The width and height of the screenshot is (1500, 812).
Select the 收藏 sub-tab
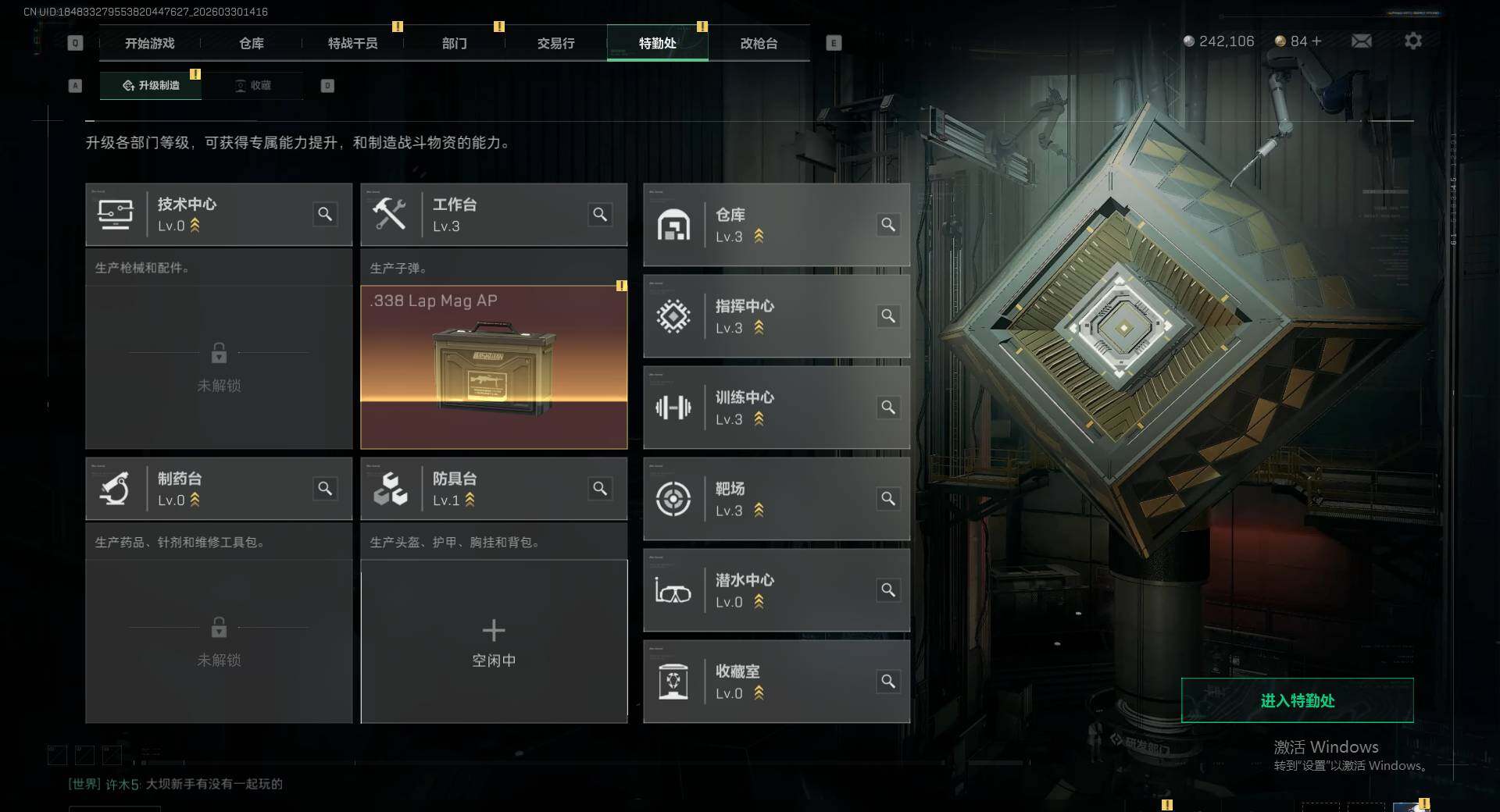253,86
